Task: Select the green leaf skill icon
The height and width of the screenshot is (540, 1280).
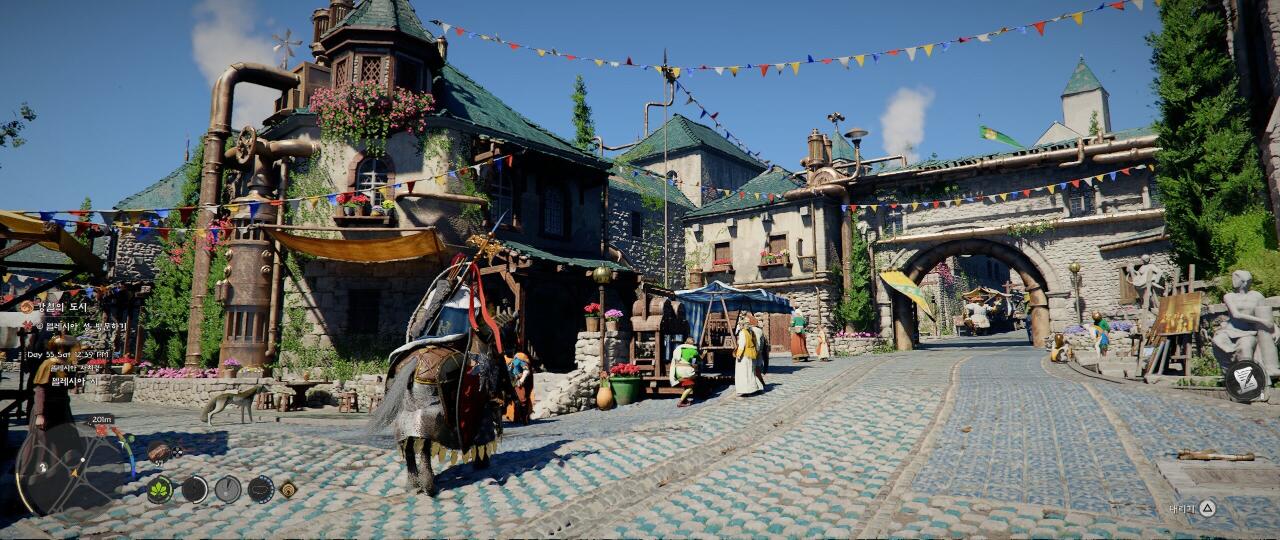Action: (160, 489)
